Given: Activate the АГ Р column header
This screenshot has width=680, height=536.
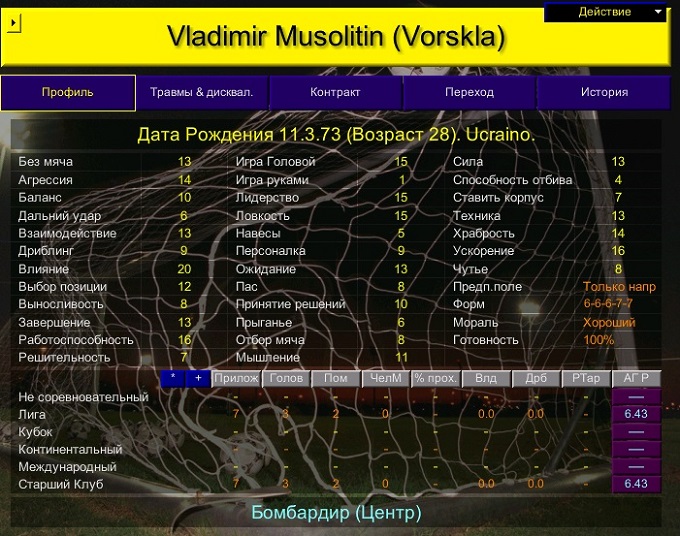Looking at the screenshot, I should 636,379.
